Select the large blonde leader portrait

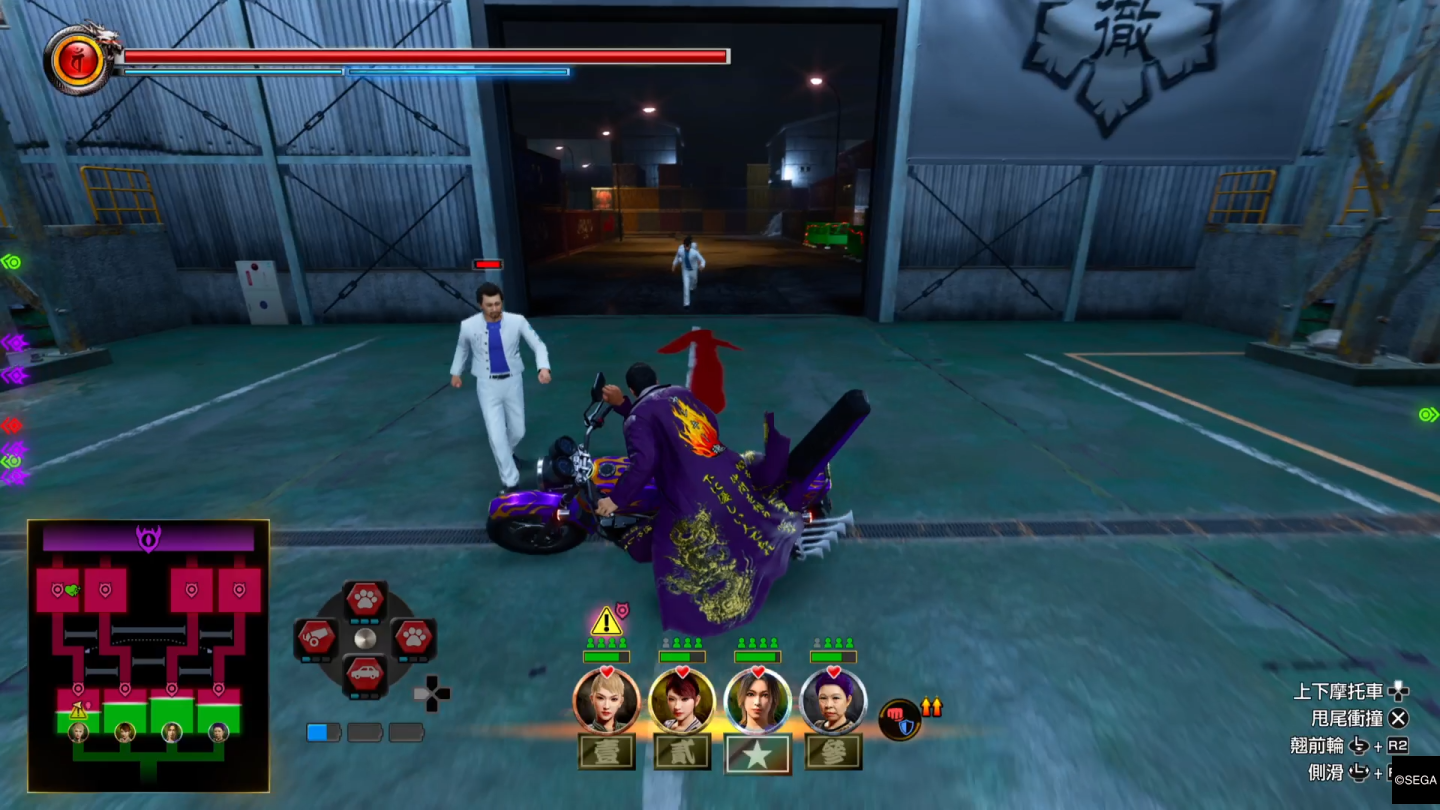[607, 700]
